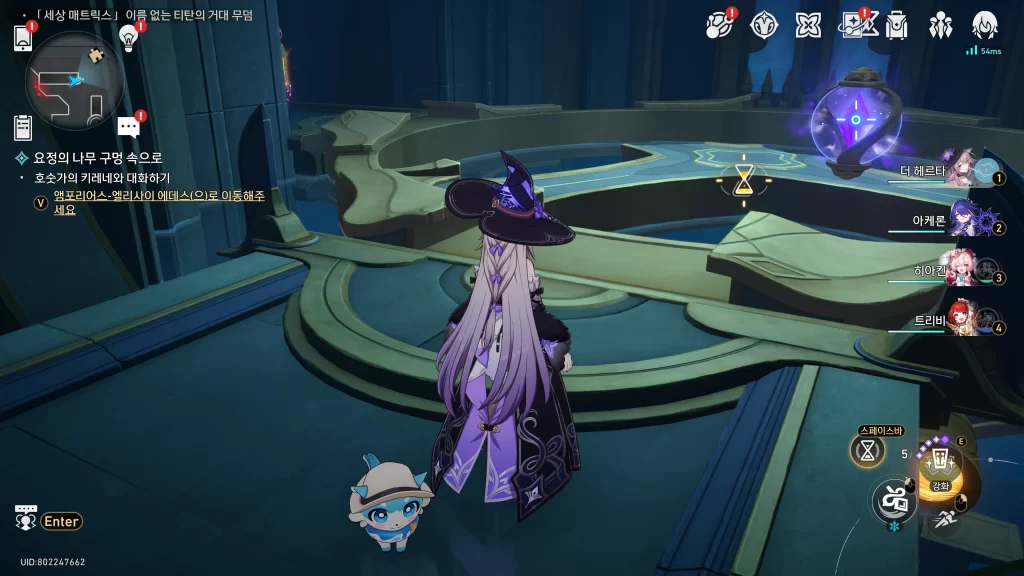This screenshot has width=1024, height=576.
Task: Use the 강화 technique skill
Action: (939, 466)
